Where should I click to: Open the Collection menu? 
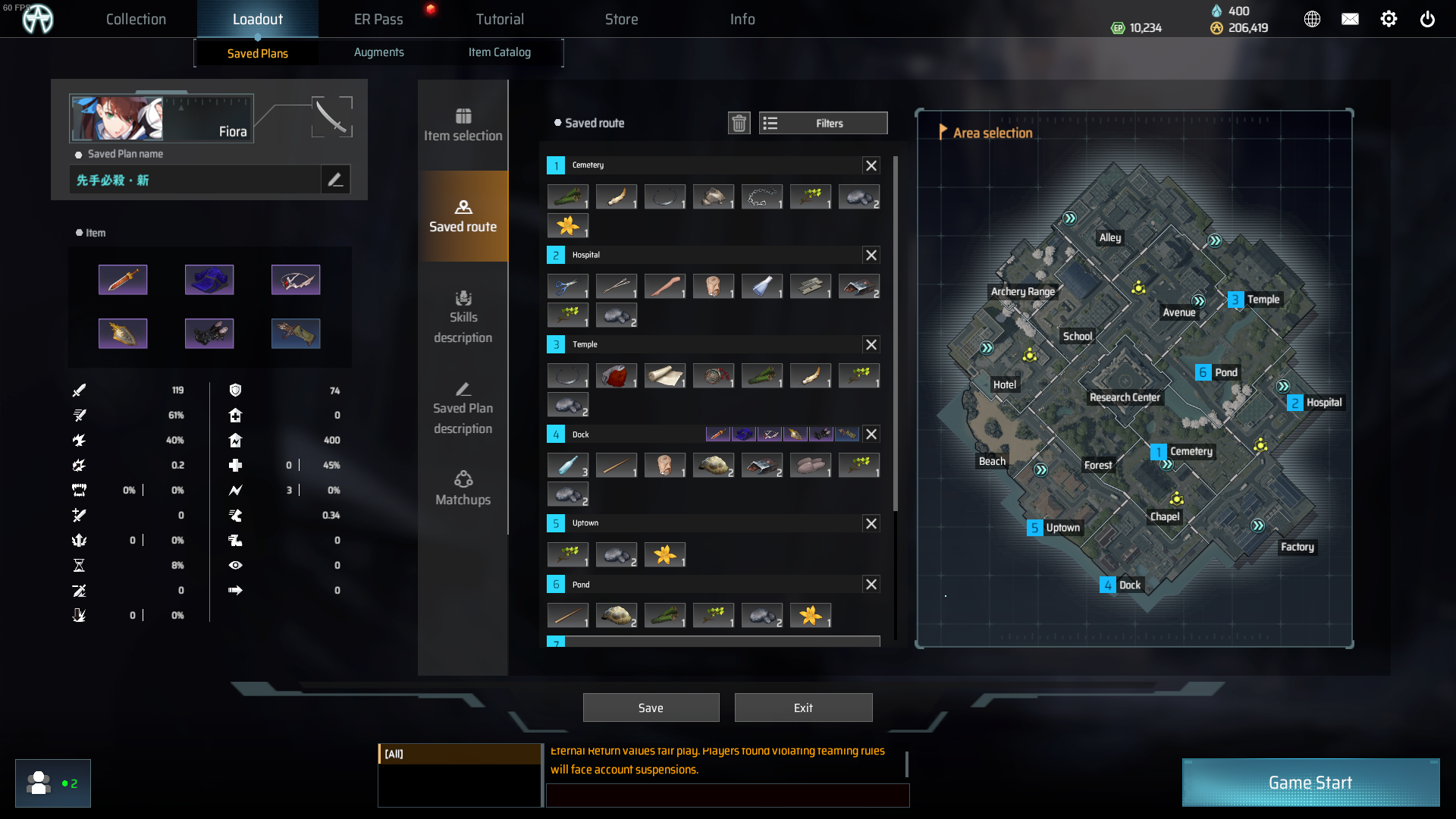pyautogui.click(x=136, y=20)
